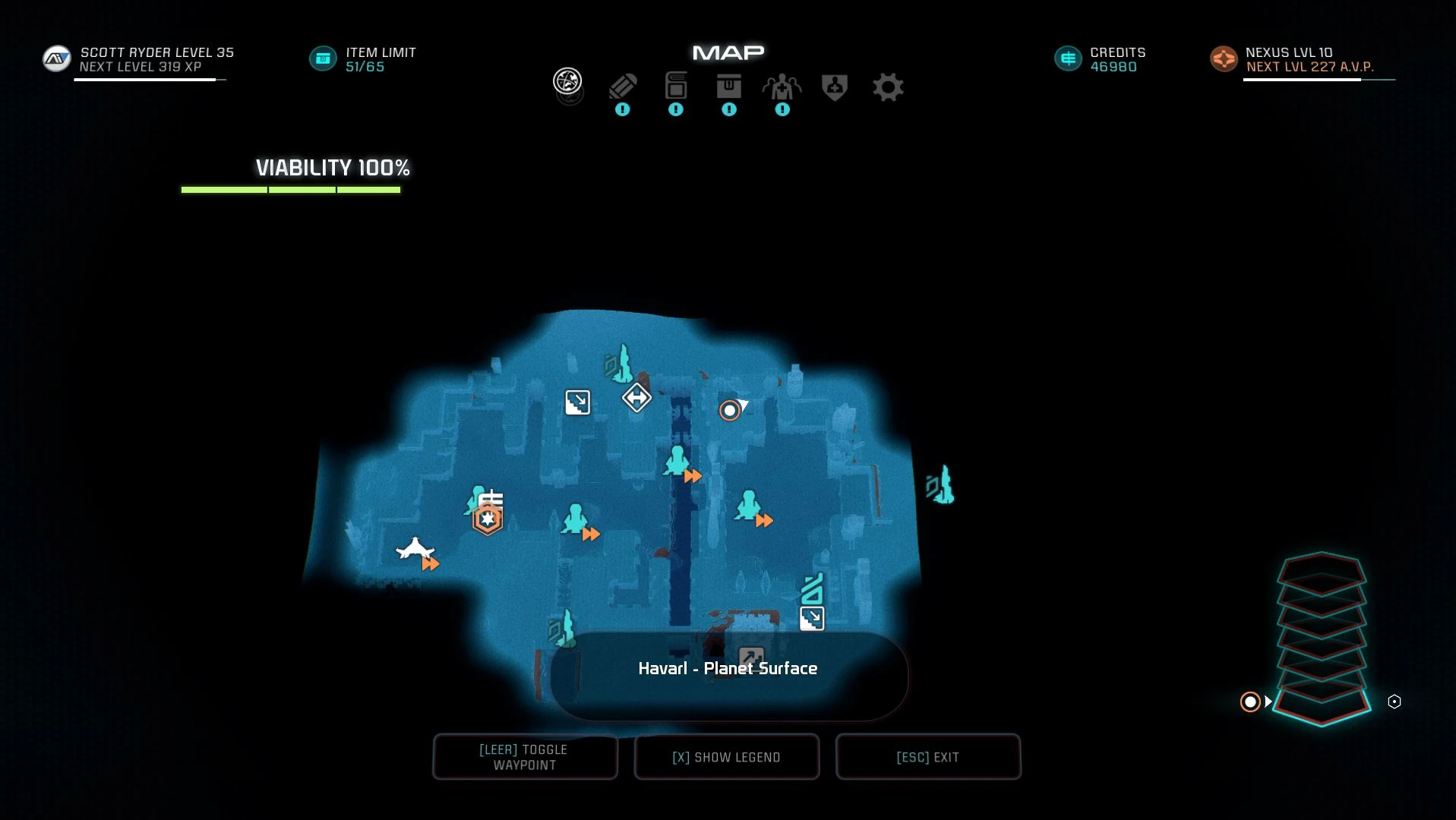This screenshot has height=820, width=1456.
Task: Switch to the squad tab
Action: pos(782,88)
